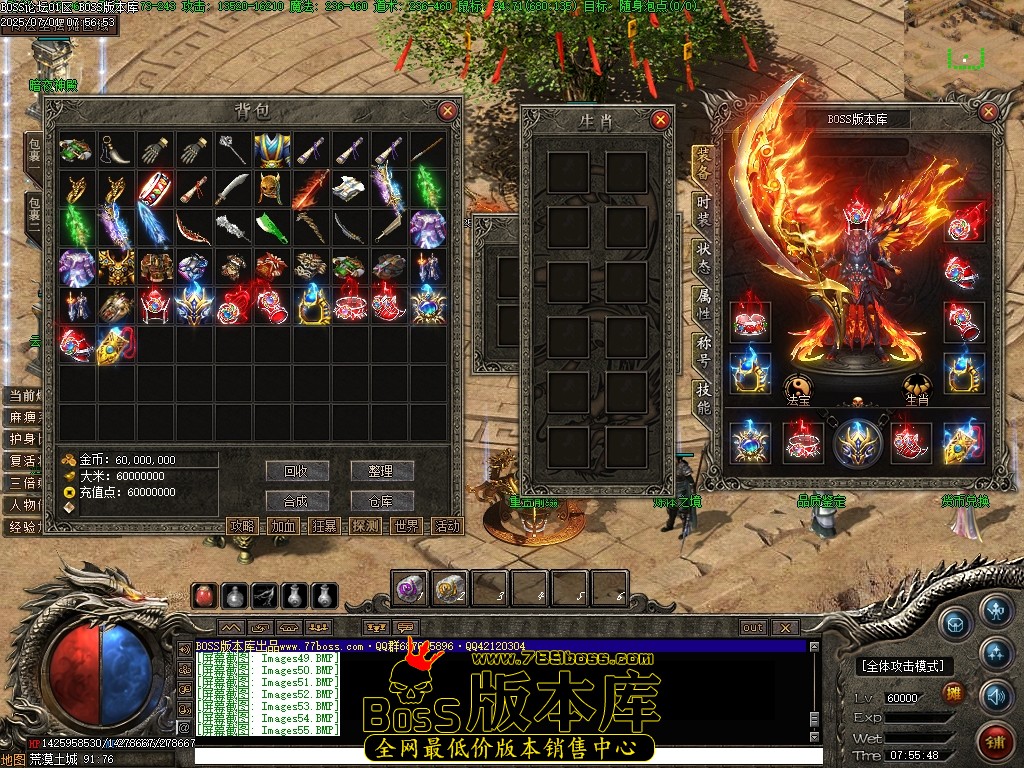The height and width of the screenshot is (768, 1024).
Task: Open the 活动 events button
Action: click(447, 526)
